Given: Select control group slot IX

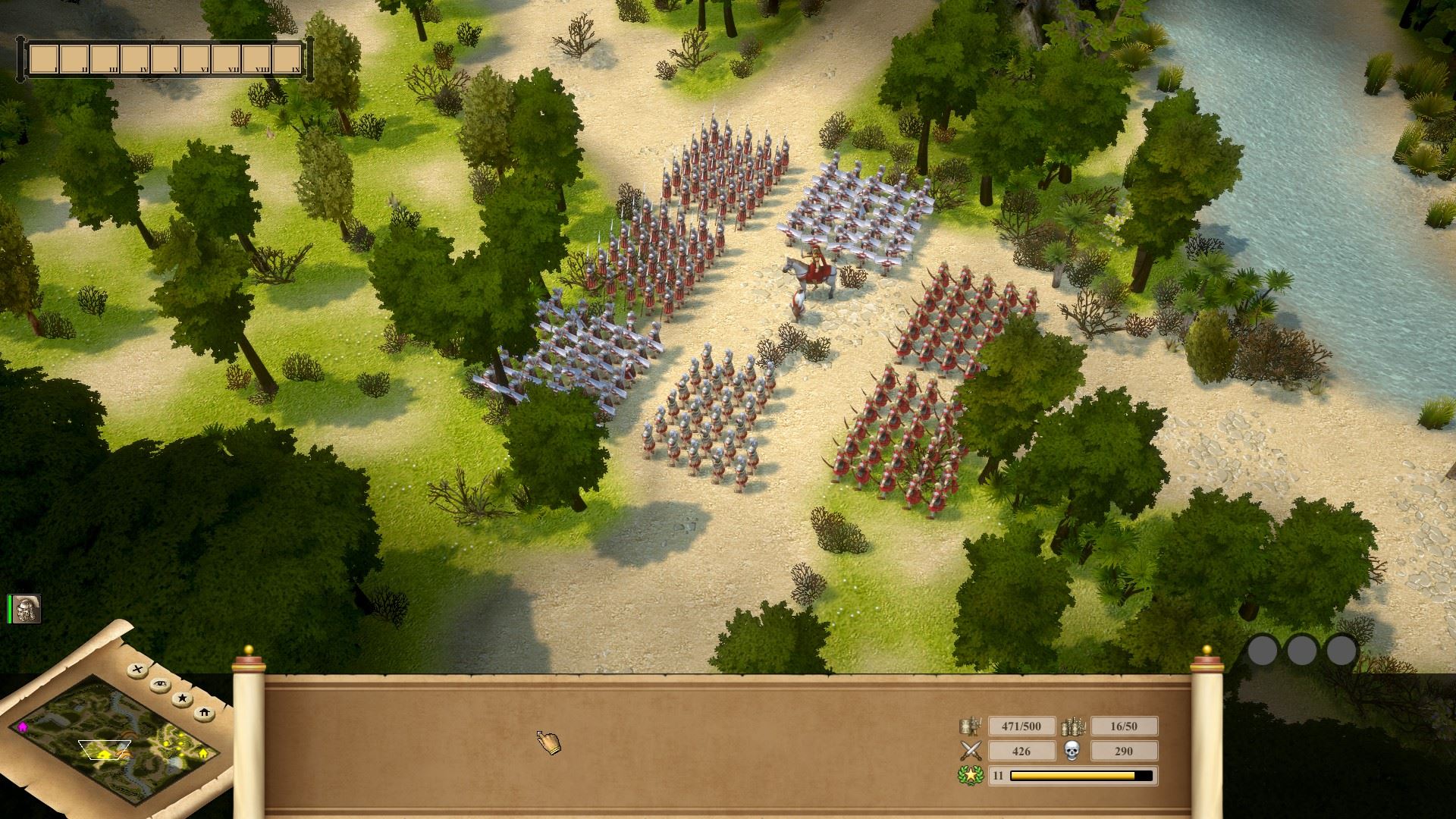Looking at the screenshot, I should pos(287,59).
